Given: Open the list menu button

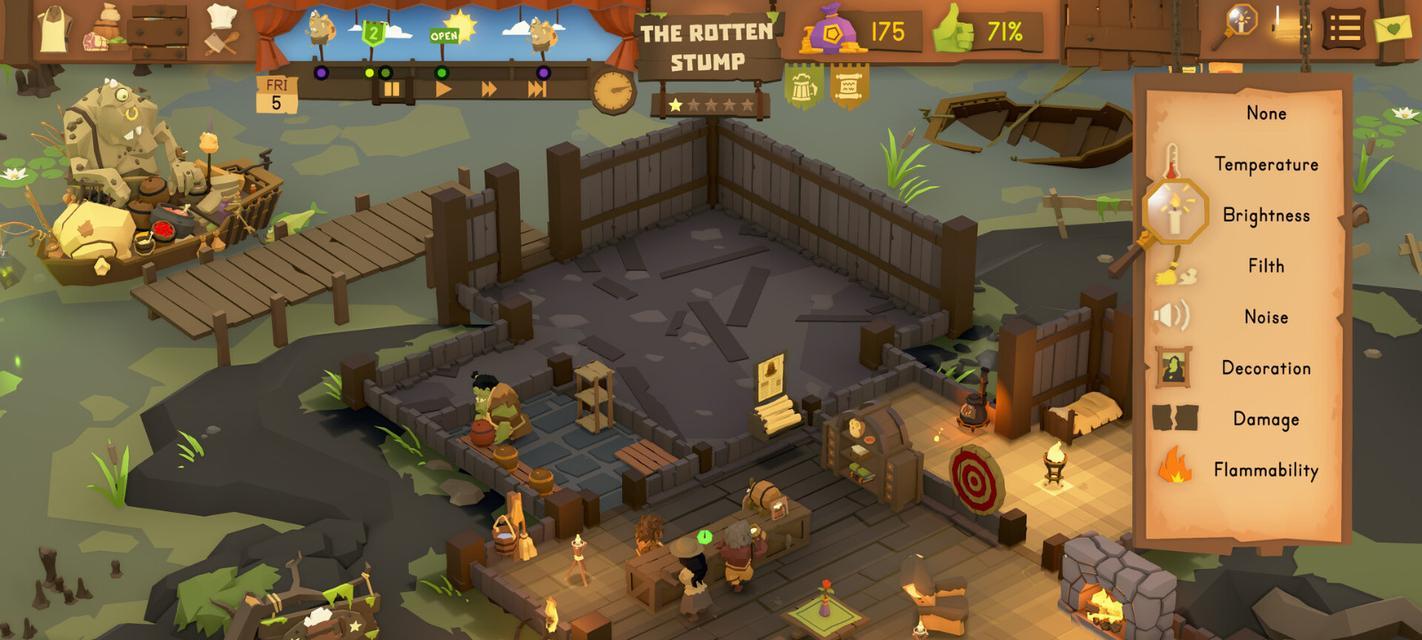Looking at the screenshot, I should pos(1344,28).
